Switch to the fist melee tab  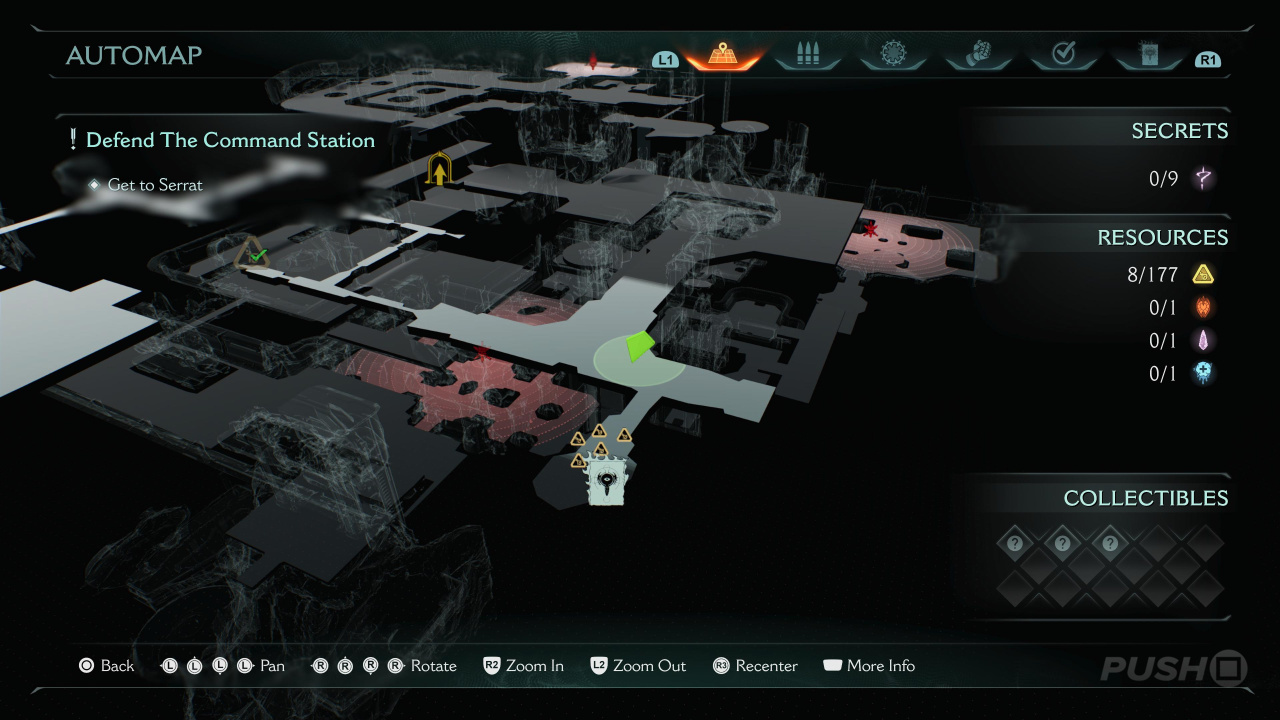(x=979, y=56)
